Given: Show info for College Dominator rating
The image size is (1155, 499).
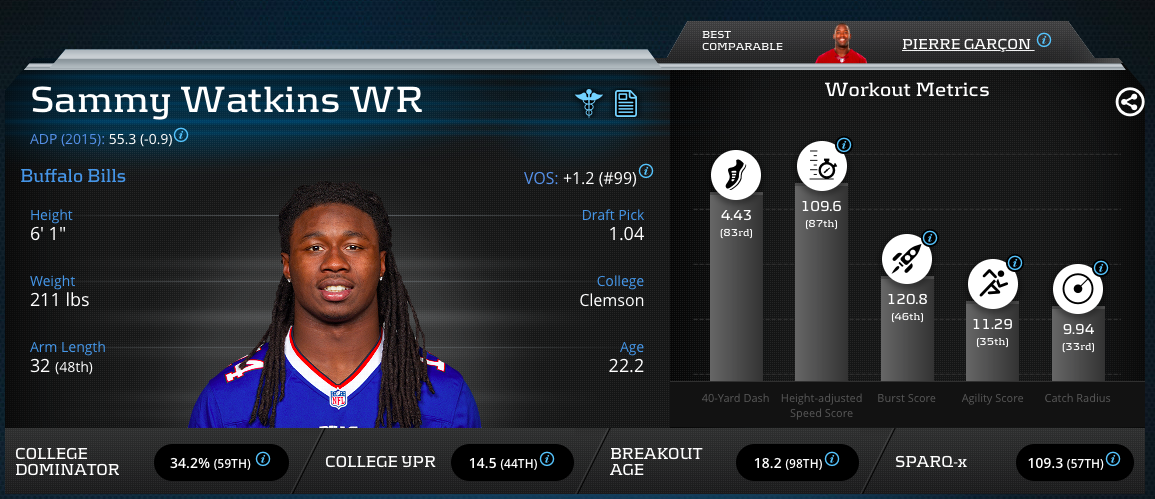Looking at the screenshot, I should pos(264,460).
